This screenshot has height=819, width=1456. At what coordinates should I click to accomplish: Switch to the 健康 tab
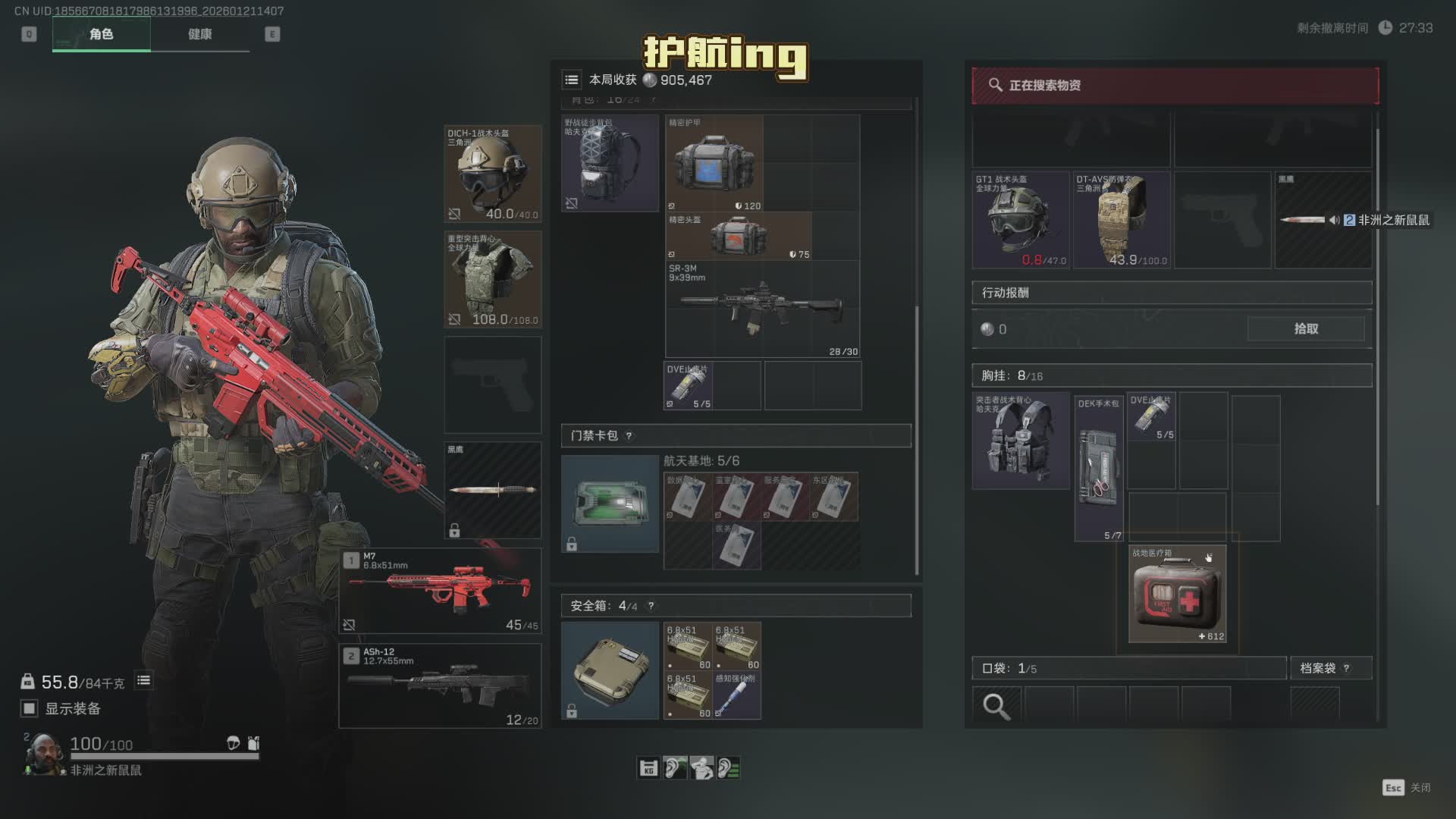tap(199, 34)
